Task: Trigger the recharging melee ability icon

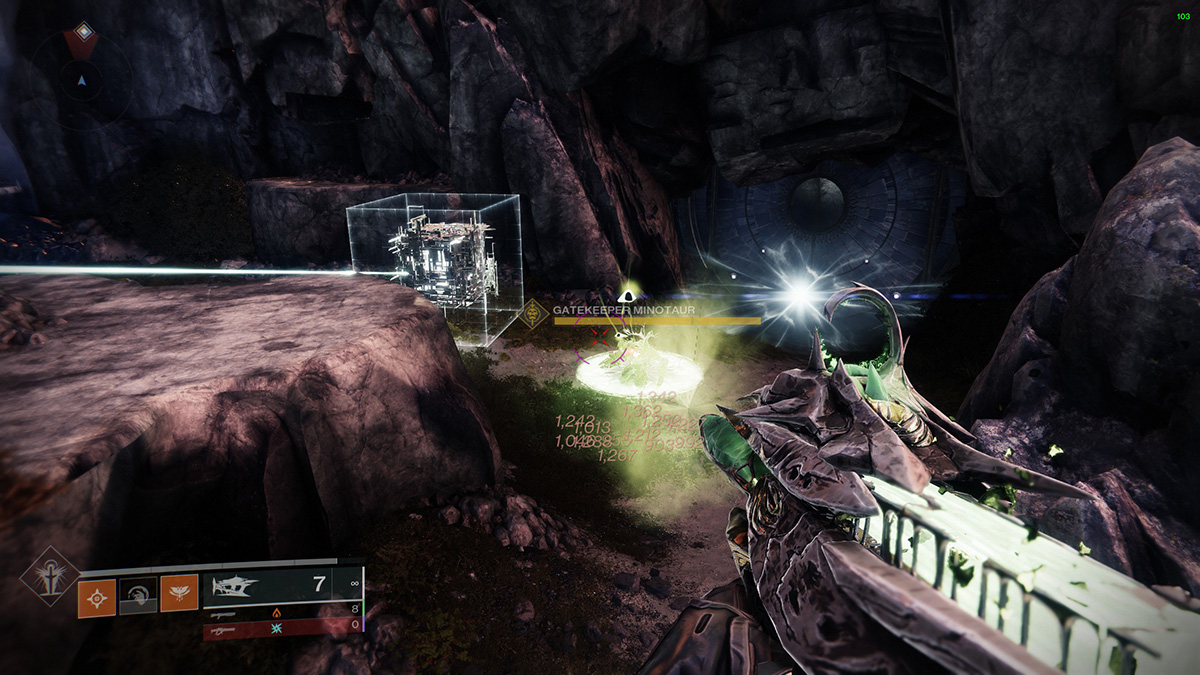Action: click(x=139, y=598)
